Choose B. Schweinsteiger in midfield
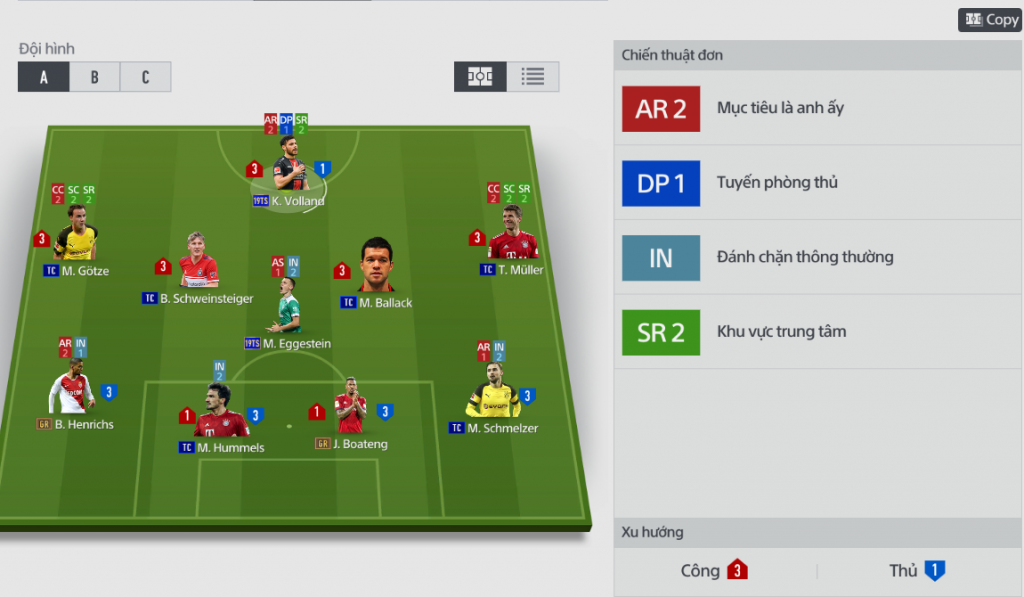This screenshot has height=597, width=1024. (x=198, y=266)
